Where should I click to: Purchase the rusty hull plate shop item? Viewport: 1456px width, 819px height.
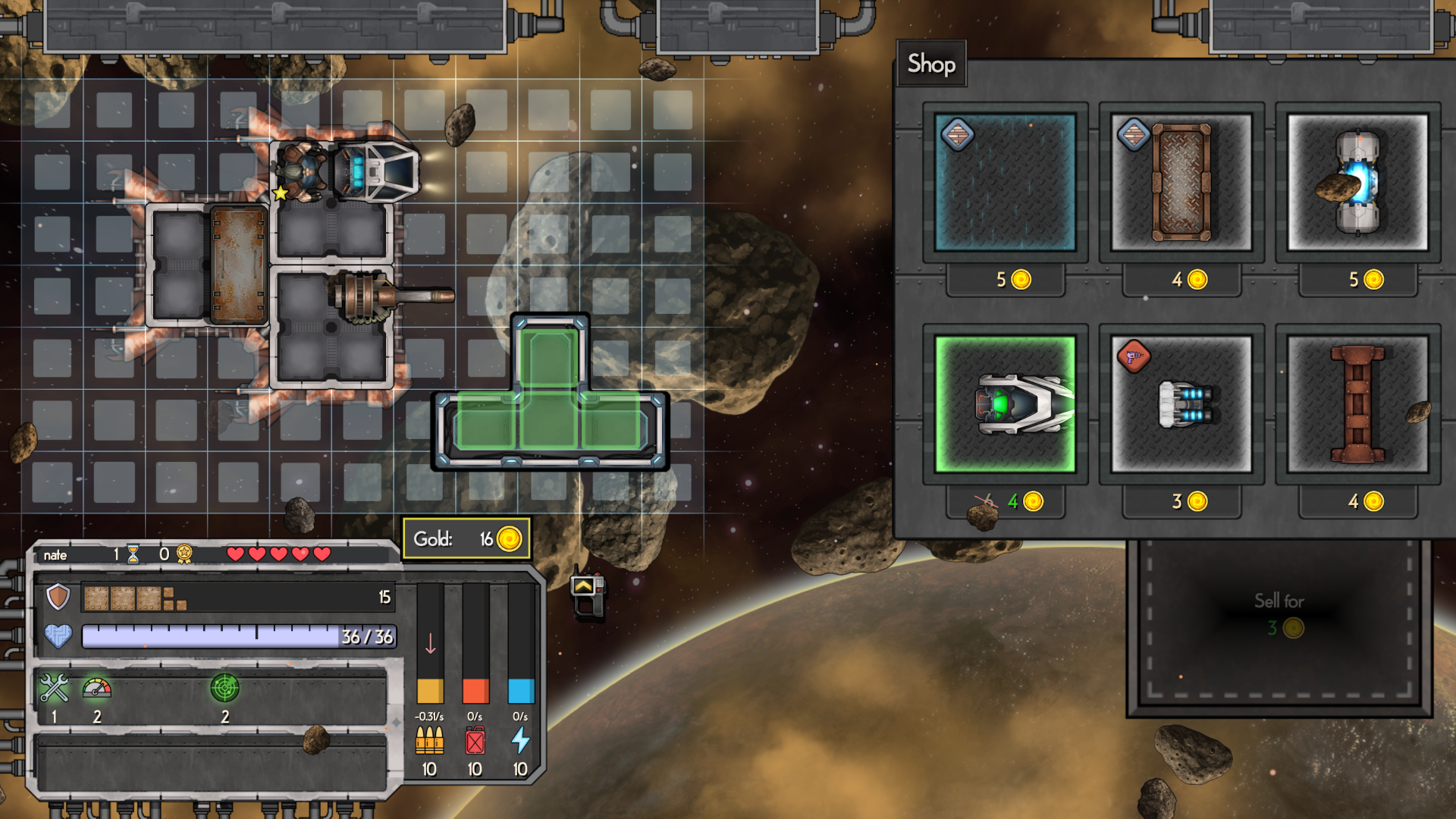[1181, 182]
